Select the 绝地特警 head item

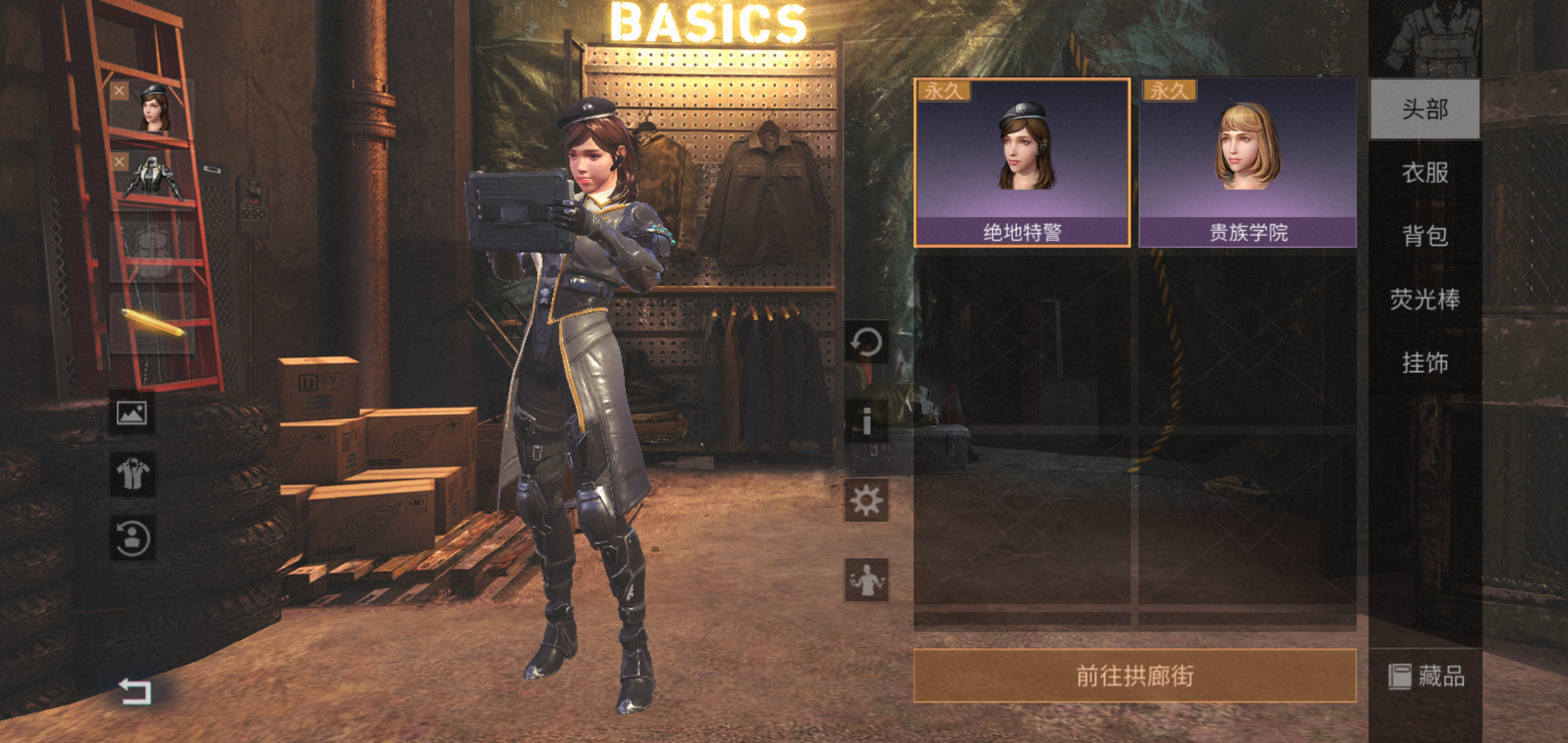pyautogui.click(x=1022, y=162)
